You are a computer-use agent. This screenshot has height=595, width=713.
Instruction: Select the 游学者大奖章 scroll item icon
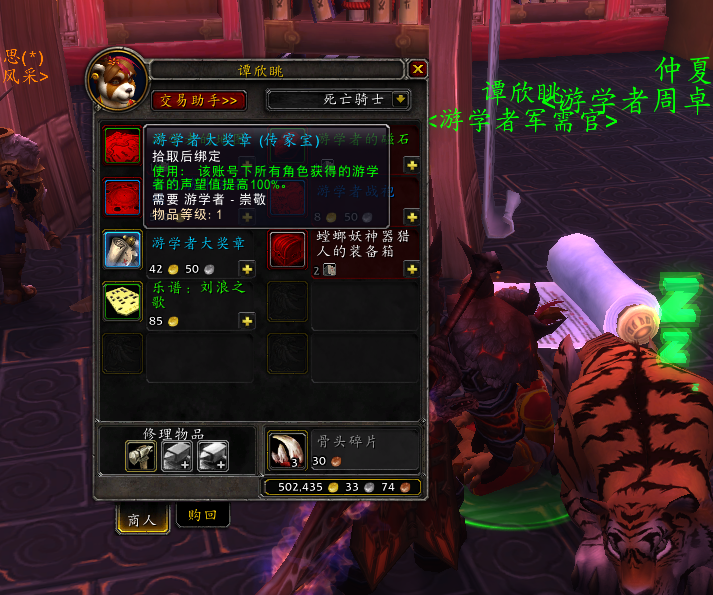coord(123,250)
